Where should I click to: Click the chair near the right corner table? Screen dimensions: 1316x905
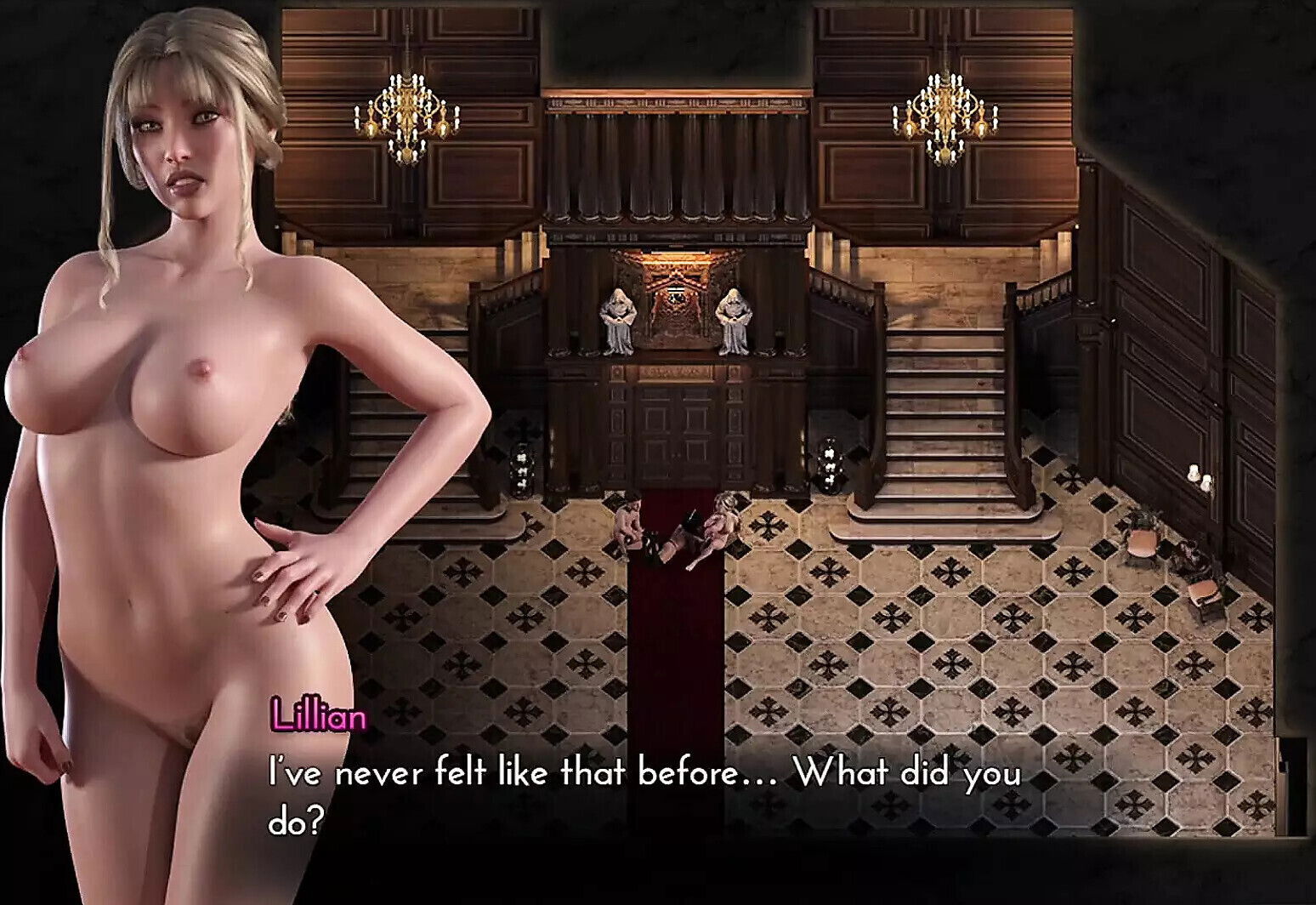(x=1203, y=591)
